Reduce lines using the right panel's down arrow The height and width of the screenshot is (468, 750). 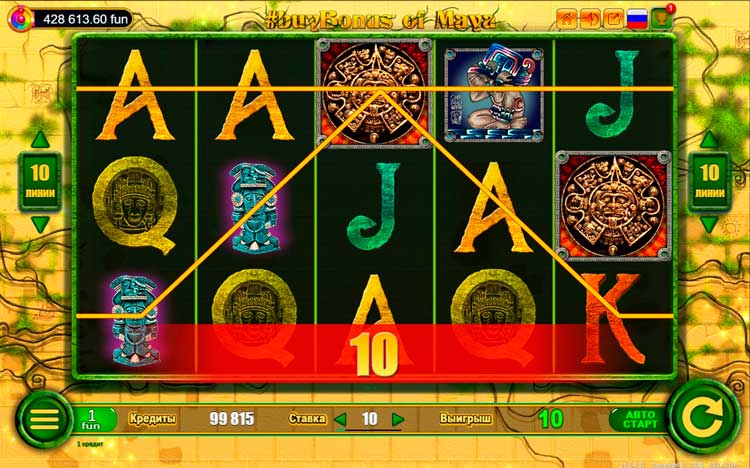(709, 223)
